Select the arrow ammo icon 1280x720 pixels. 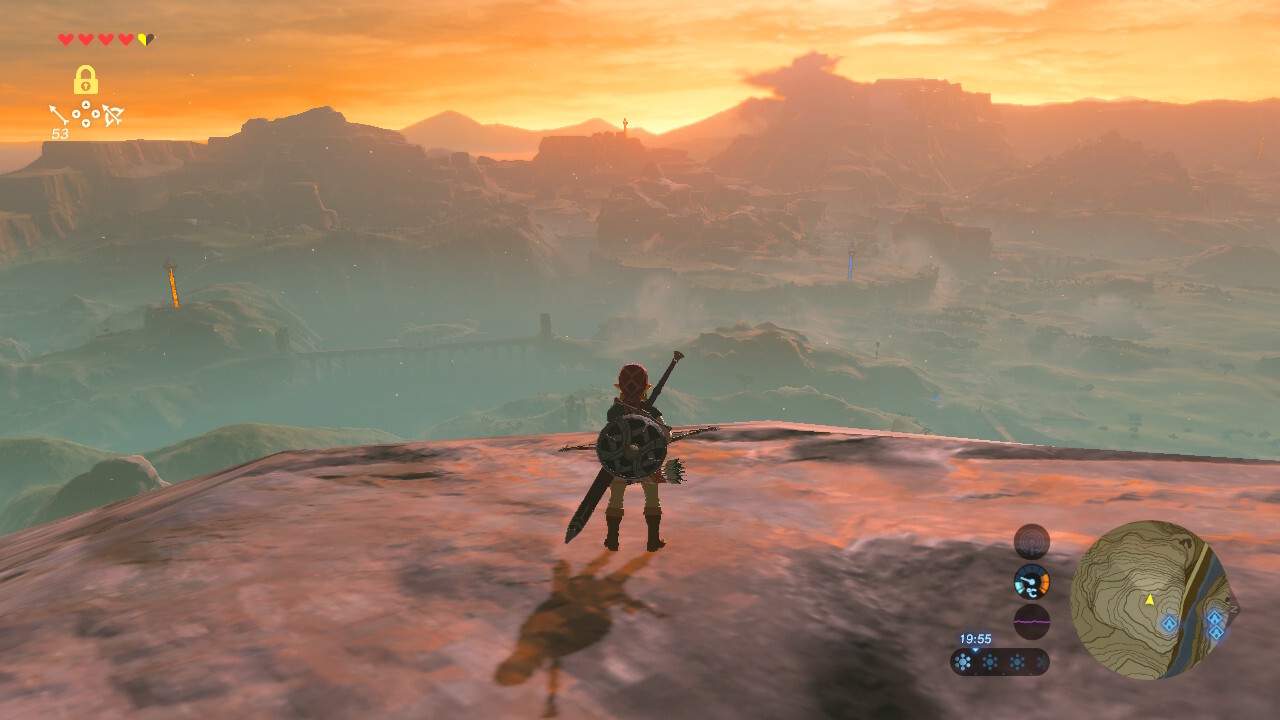pos(59,115)
